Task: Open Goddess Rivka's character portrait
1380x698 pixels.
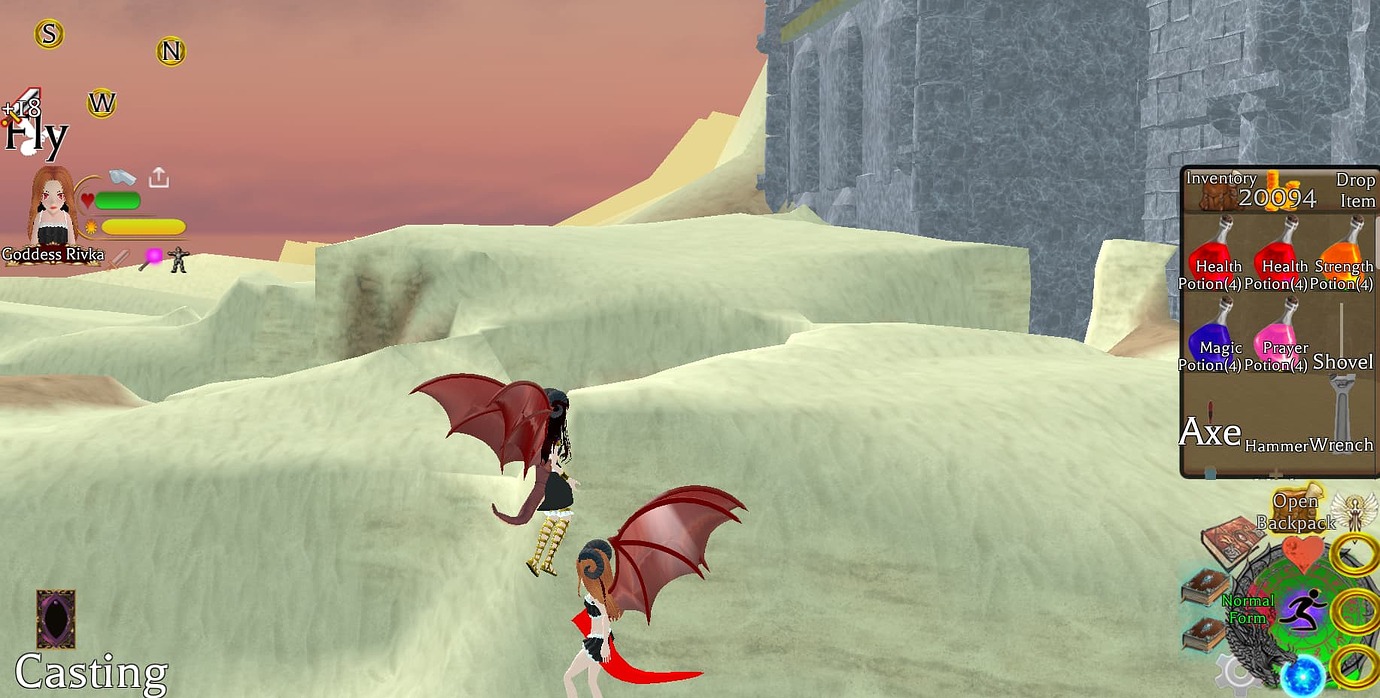Action: pos(52,209)
